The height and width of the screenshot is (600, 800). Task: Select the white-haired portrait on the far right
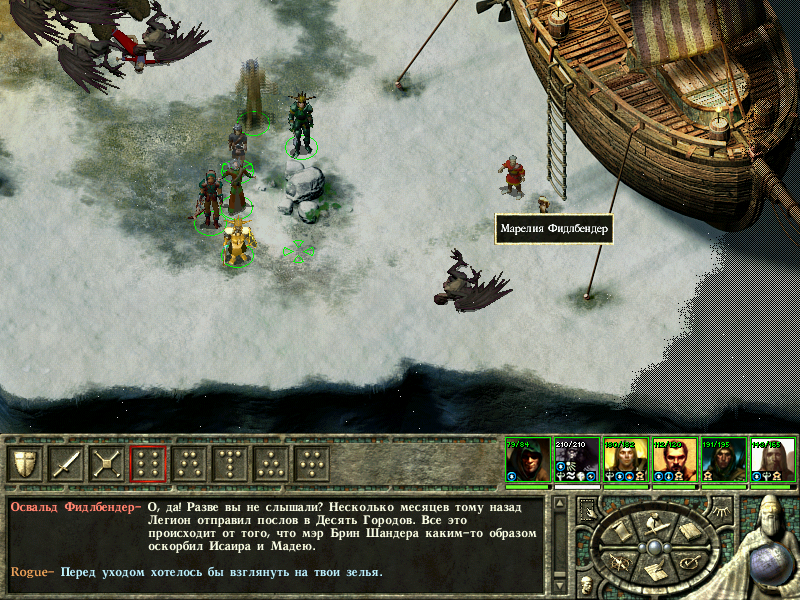click(772, 461)
